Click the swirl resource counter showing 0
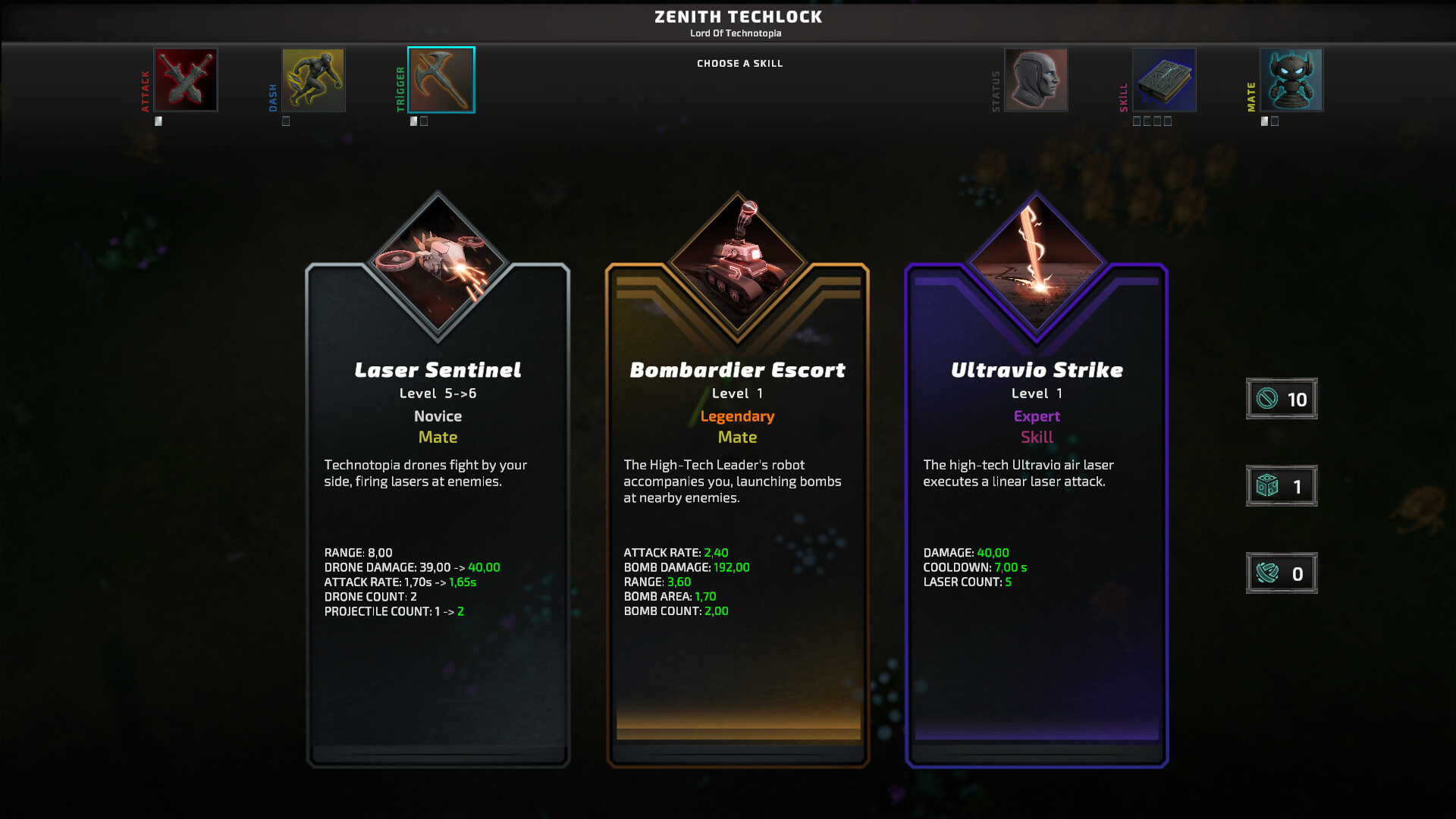The width and height of the screenshot is (1456, 819). pyautogui.click(x=1281, y=573)
